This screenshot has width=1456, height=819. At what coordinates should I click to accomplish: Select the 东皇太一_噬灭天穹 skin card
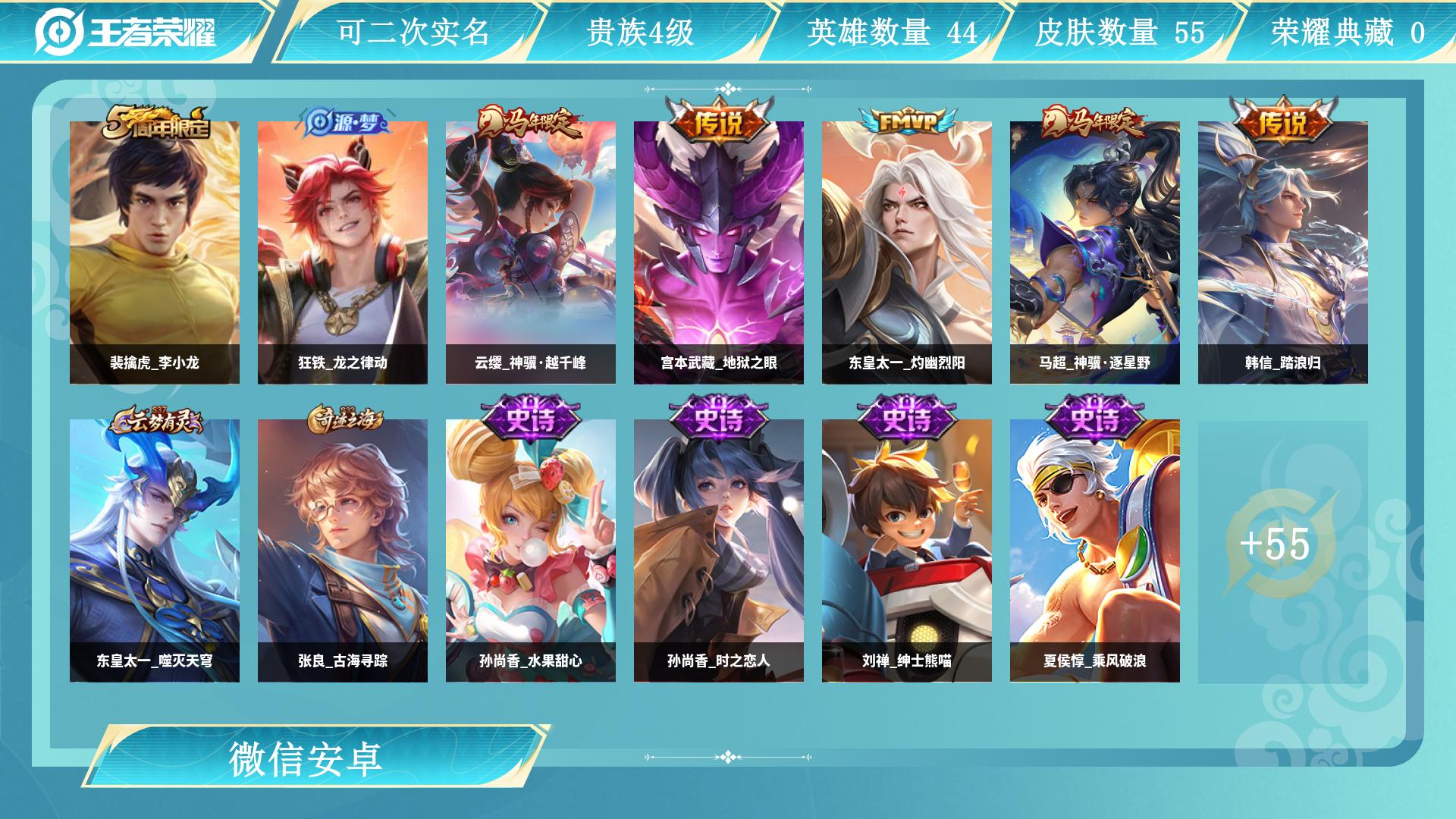pos(155,551)
